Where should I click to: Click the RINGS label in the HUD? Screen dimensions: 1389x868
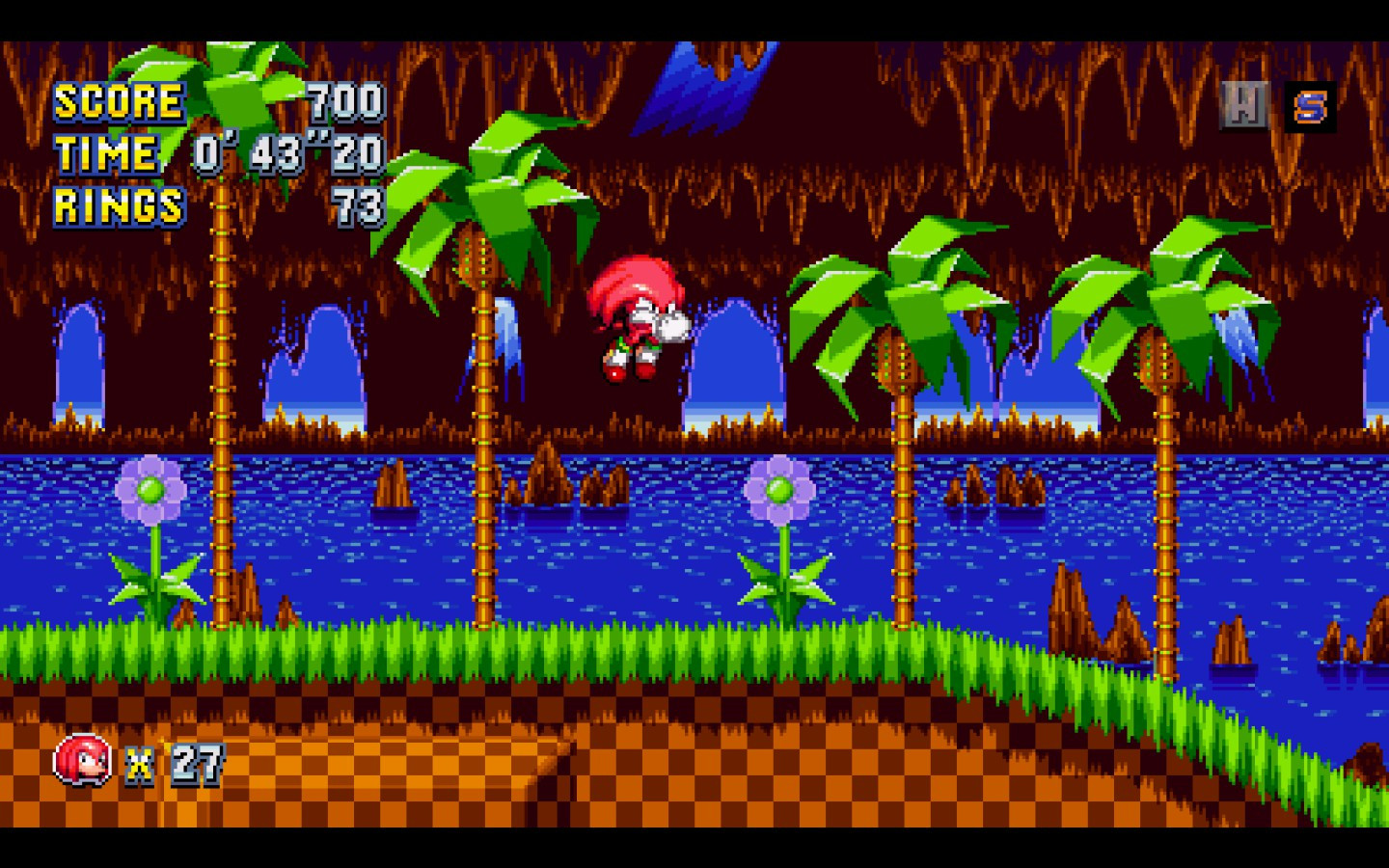pos(118,206)
